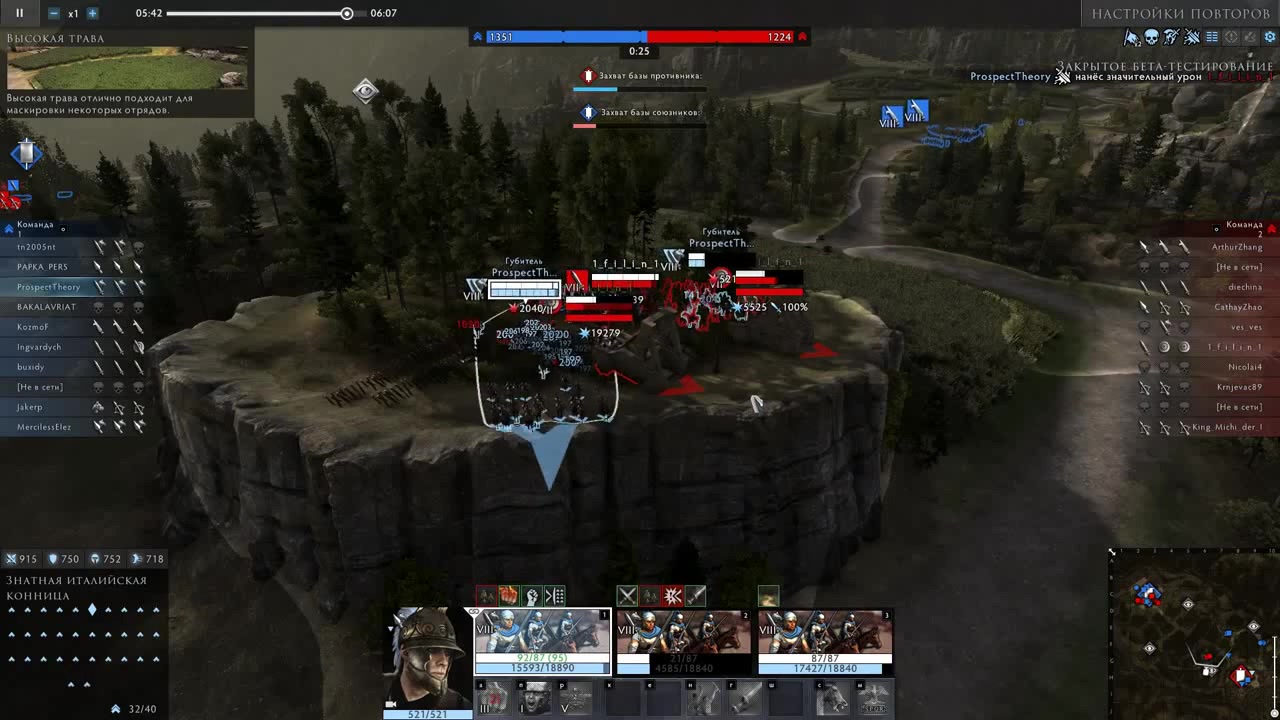Select player PAPKA_PERS in team list
Viewport: 1280px width, 720px height.
pos(43,267)
